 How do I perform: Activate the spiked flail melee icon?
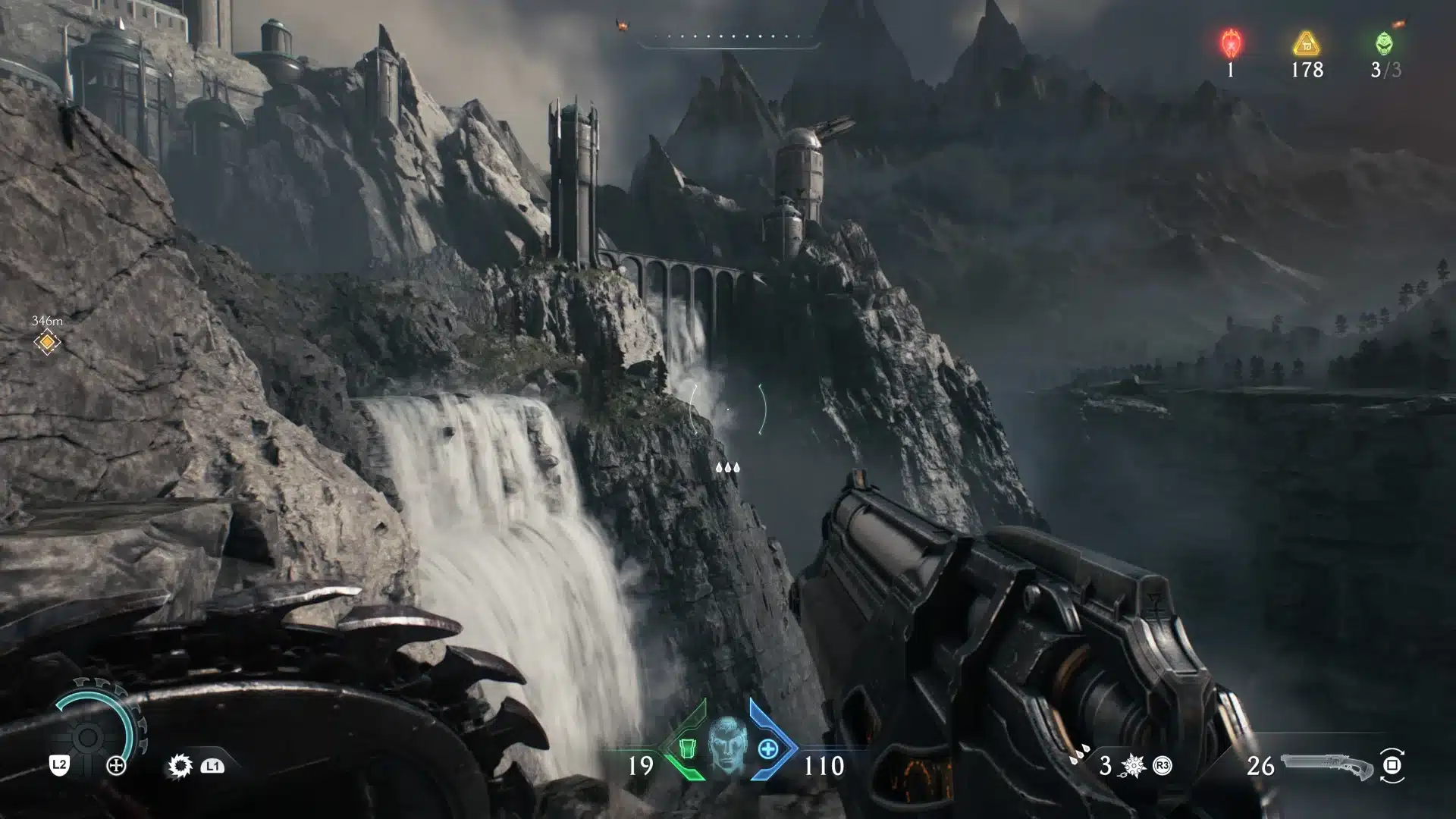click(x=1134, y=766)
